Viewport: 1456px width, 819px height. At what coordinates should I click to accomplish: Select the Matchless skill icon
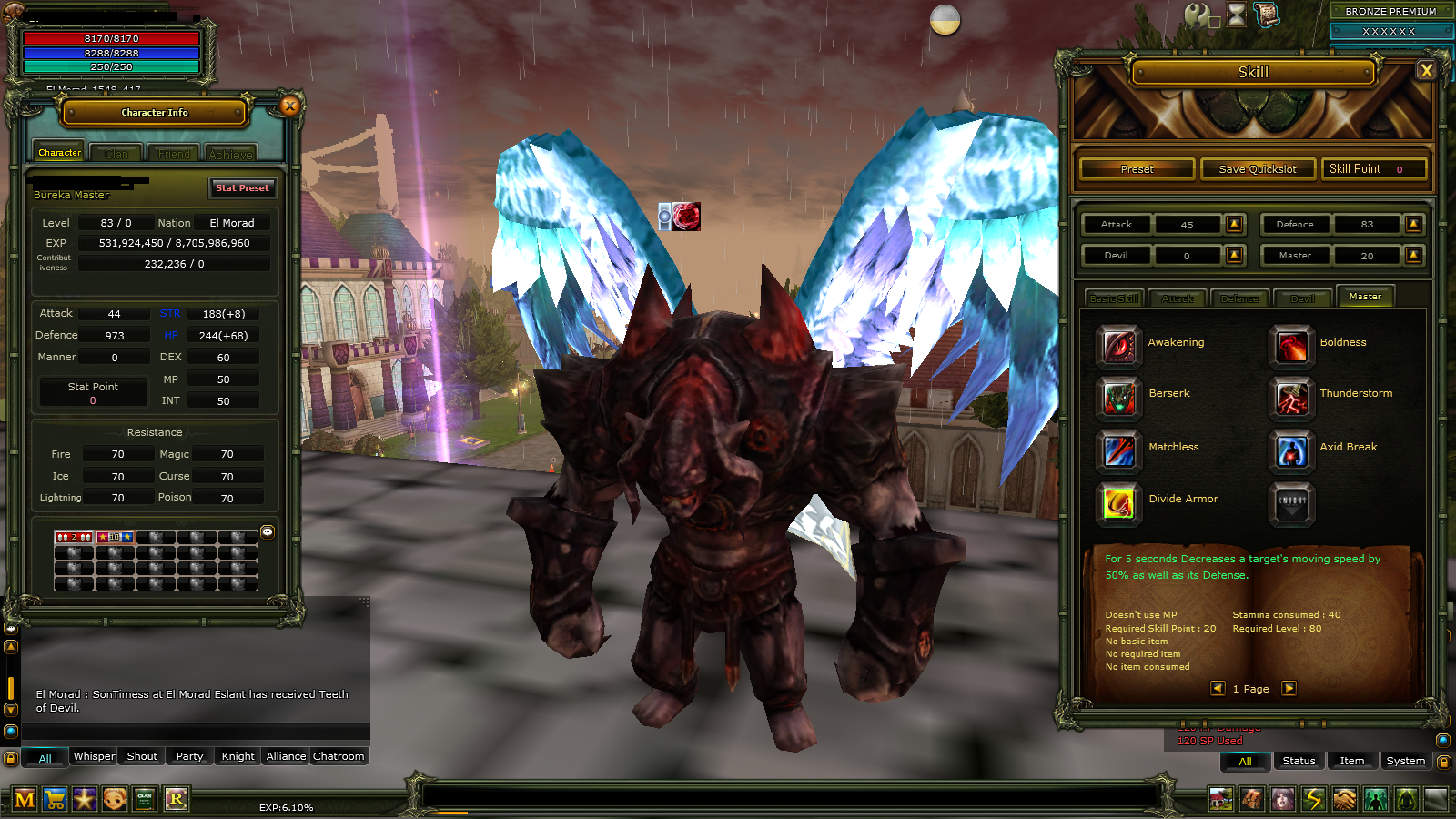point(1117,452)
